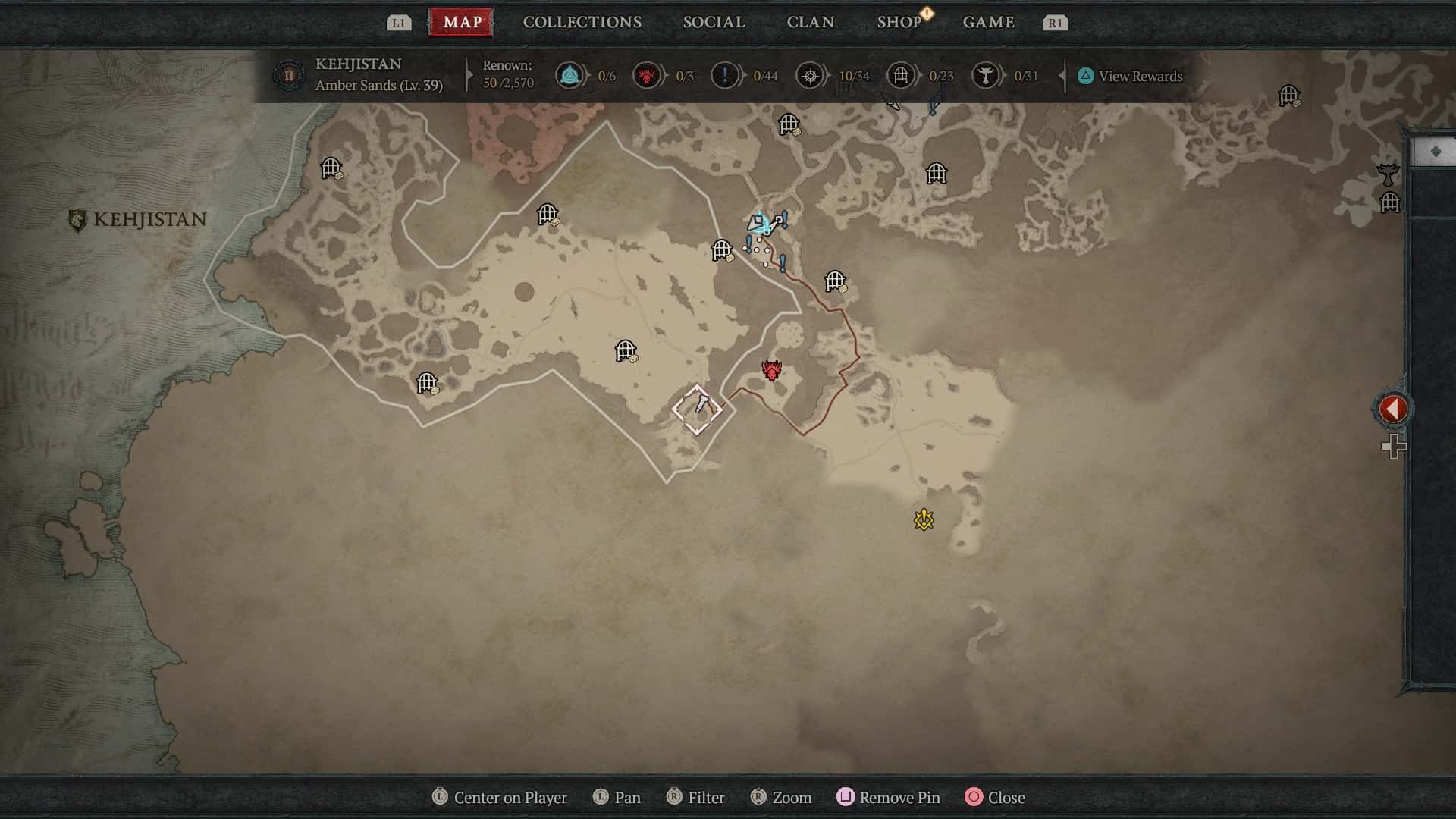
Task: Click the white diamond pin marker
Action: click(697, 409)
